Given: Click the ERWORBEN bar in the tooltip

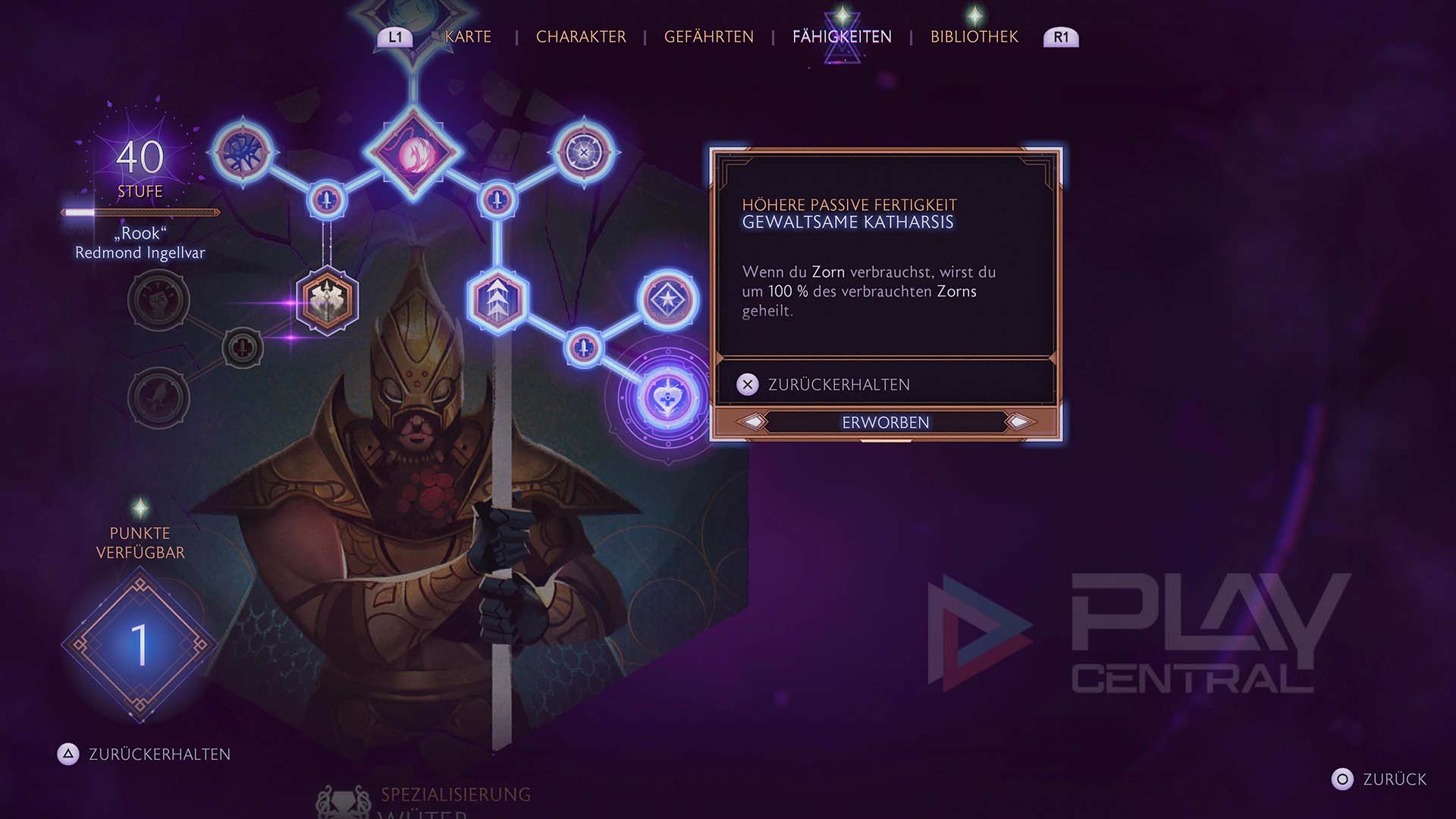Looking at the screenshot, I should tap(885, 422).
